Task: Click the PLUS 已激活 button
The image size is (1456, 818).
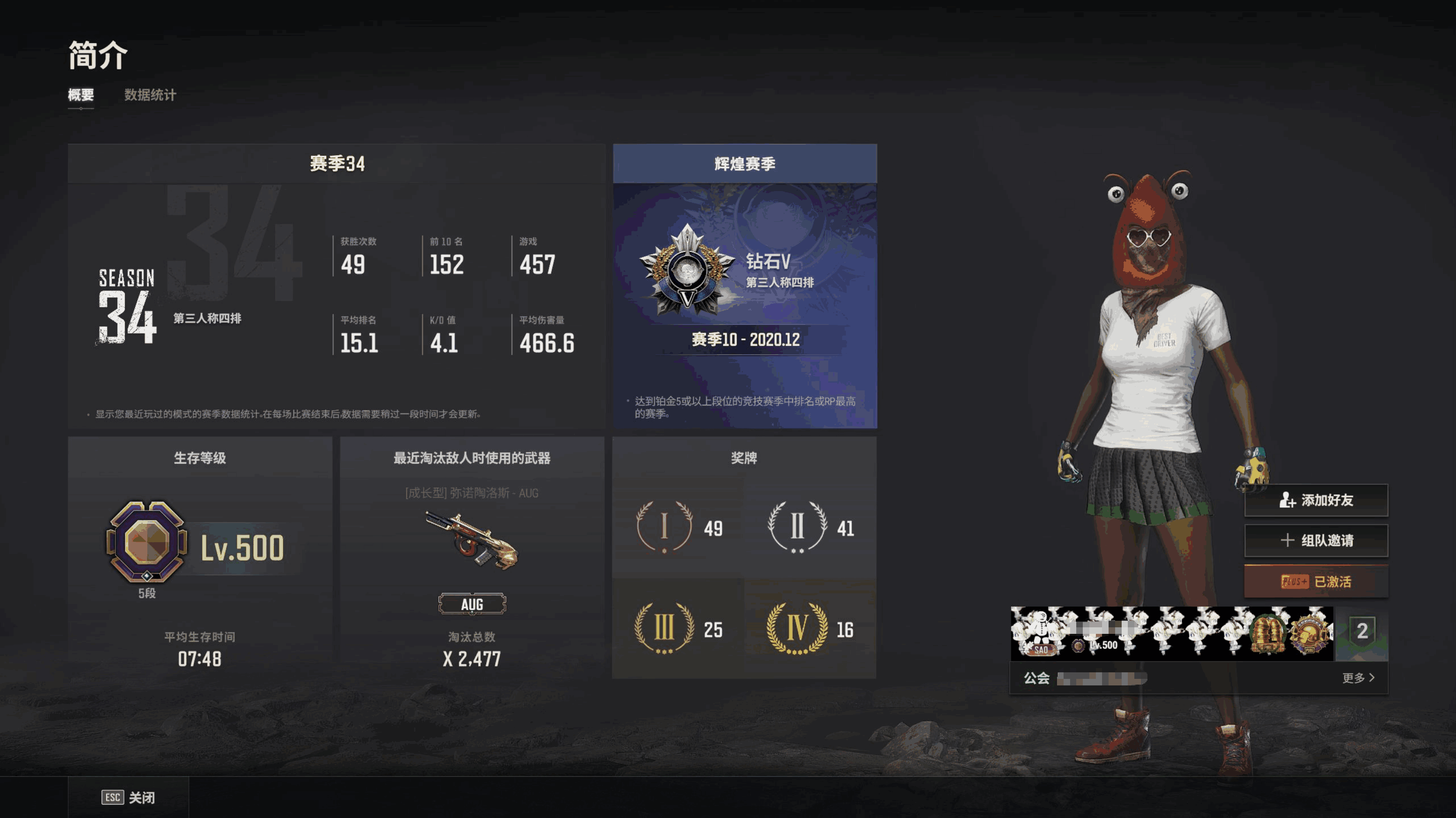Action: [1316, 582]
